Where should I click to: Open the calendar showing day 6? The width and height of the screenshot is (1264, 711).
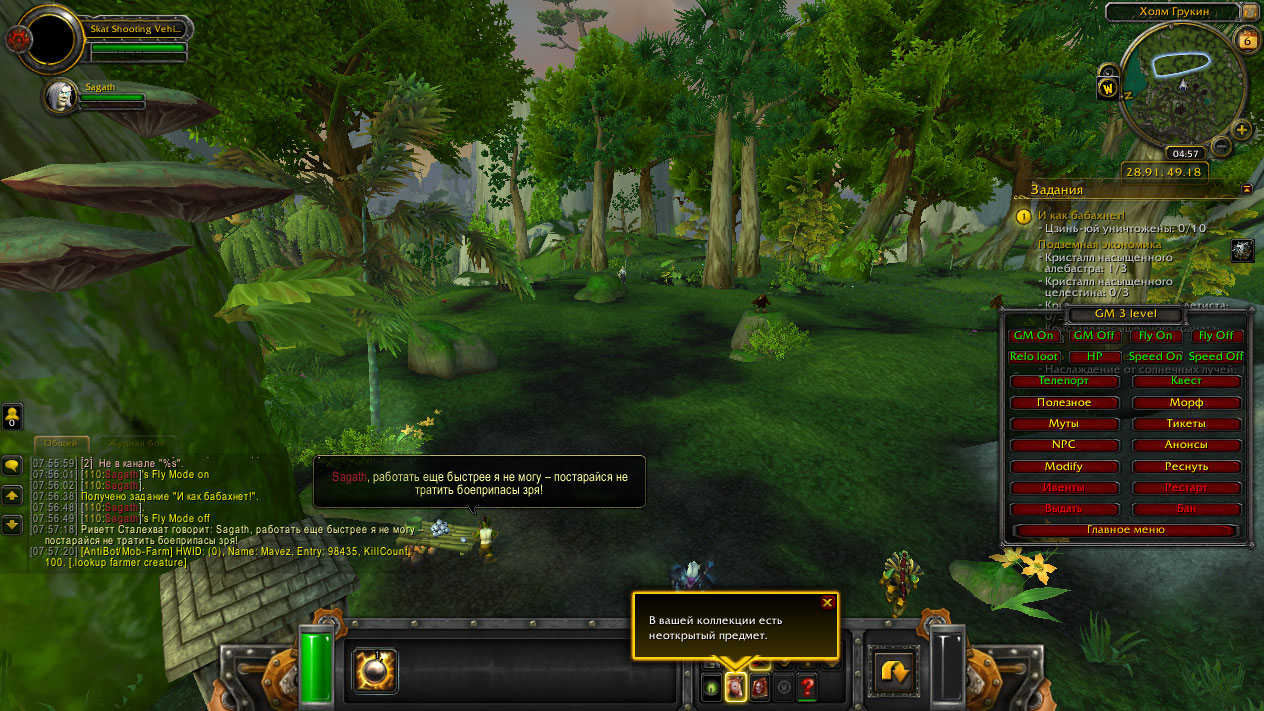pyautogui.click(x=1247, y=39)
